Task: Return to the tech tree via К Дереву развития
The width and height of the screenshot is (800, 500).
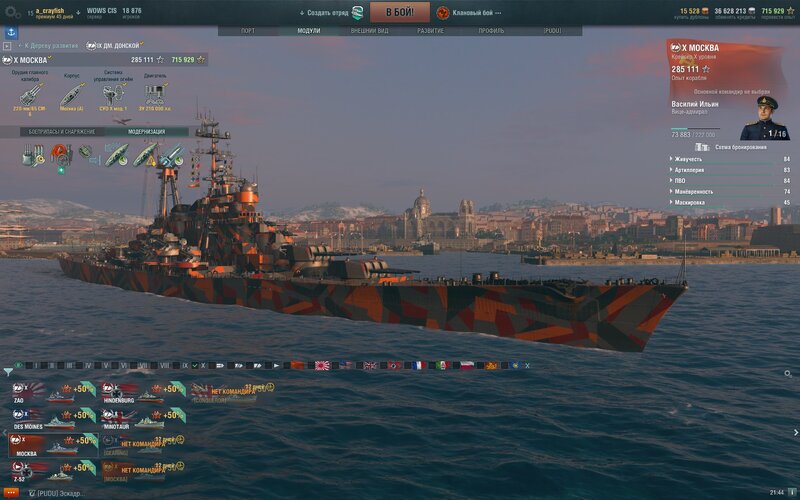Action: 47,46
